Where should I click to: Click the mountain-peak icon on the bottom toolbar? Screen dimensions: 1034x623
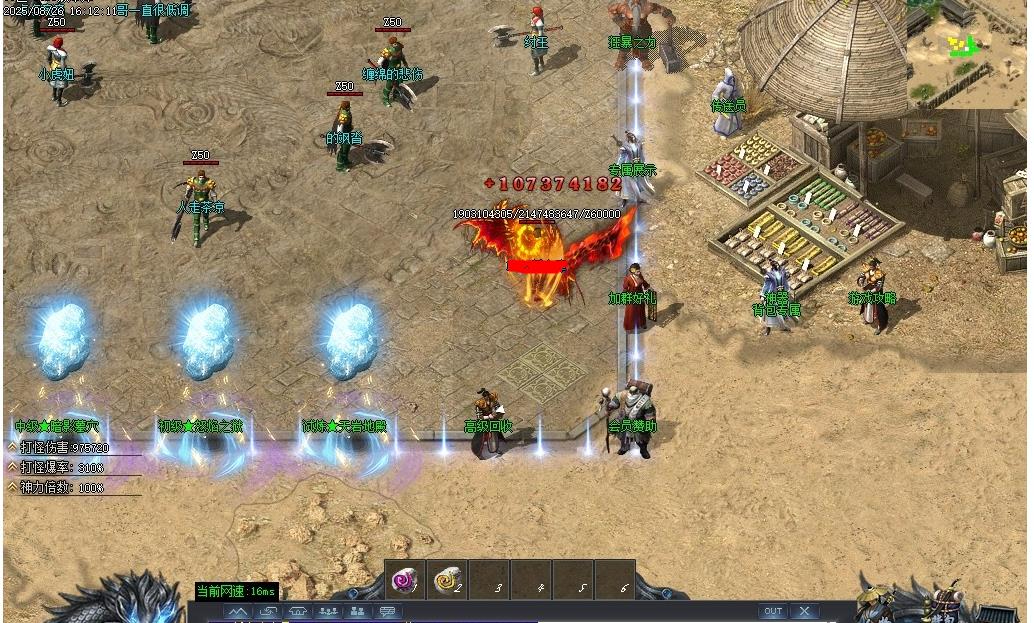237,611
